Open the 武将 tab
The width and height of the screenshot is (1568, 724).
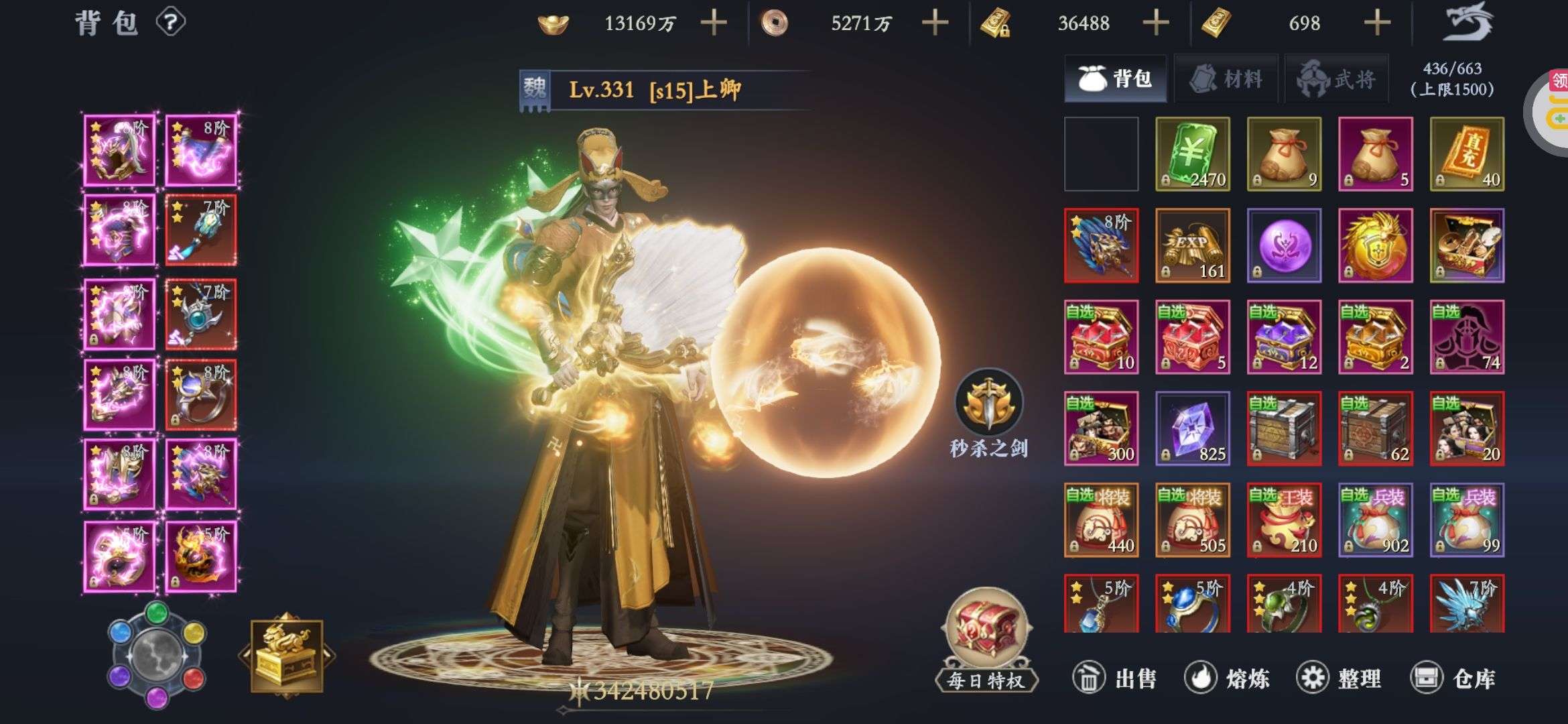coord(1337,79)
